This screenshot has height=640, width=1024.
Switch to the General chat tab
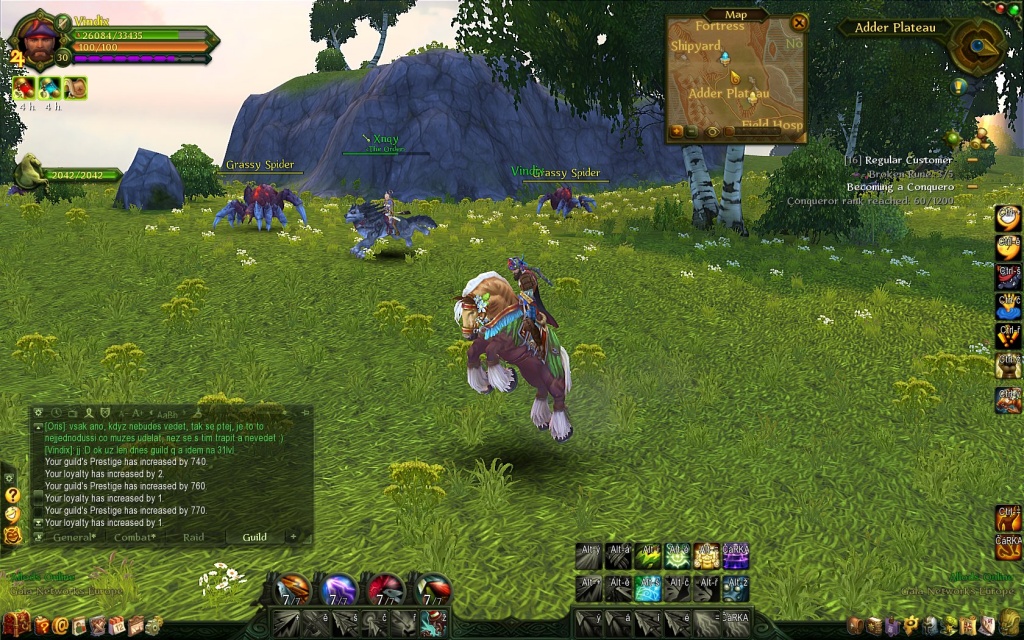(74, 537)
